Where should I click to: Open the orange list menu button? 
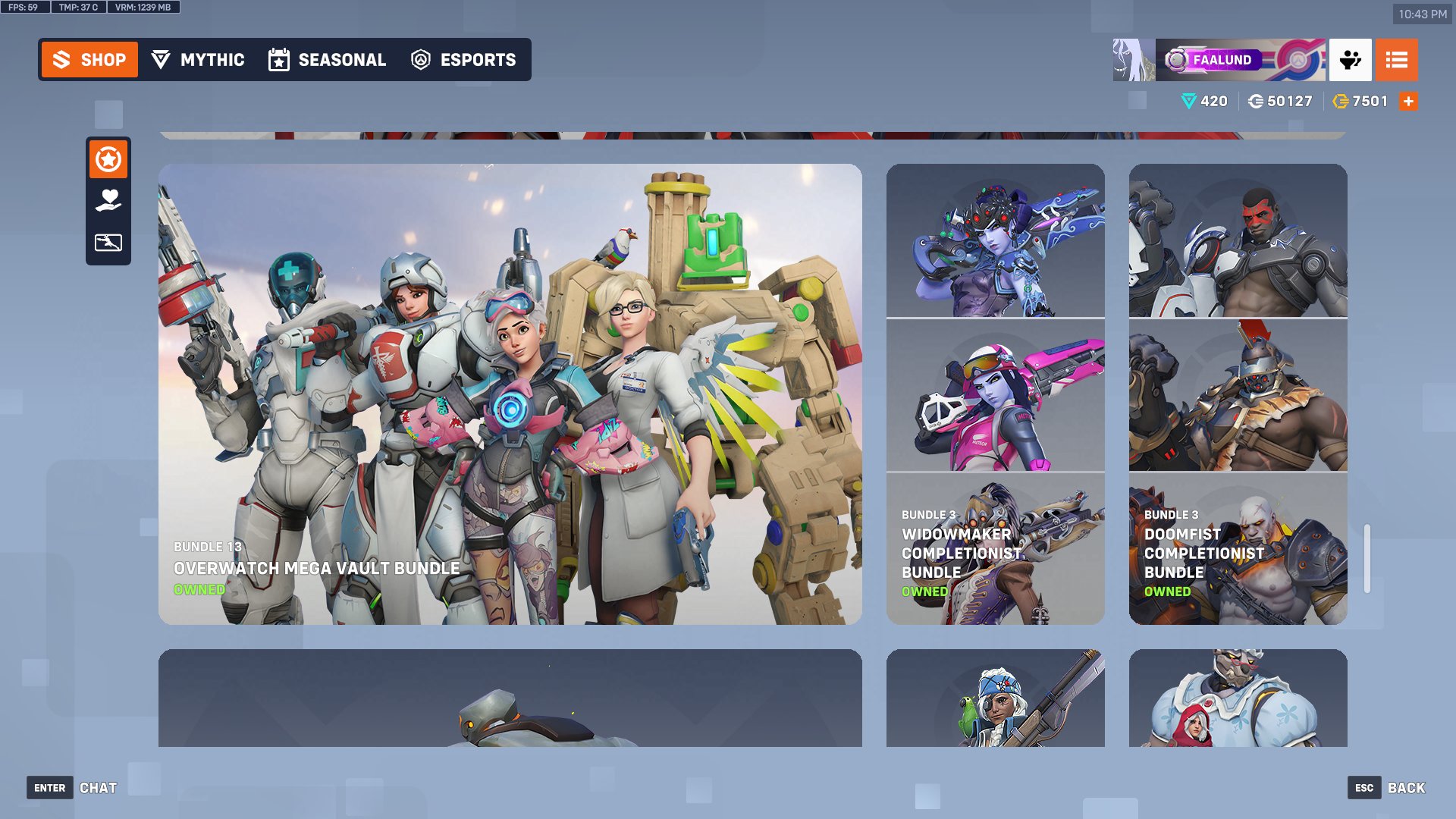[x=1396, y=60]
